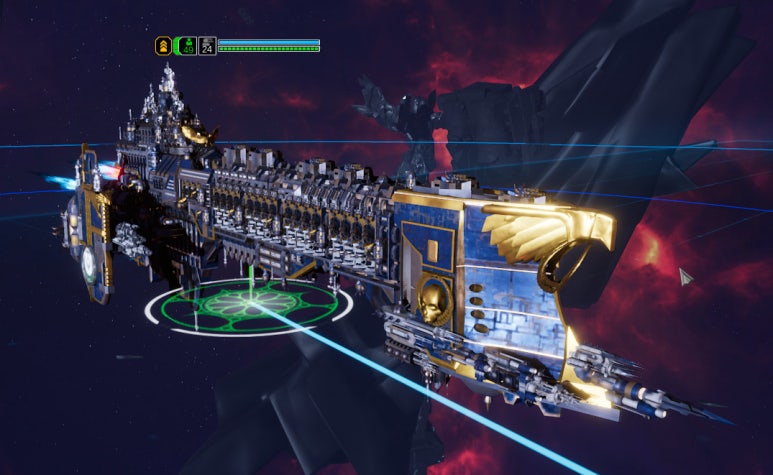Click the gold rank chevron icon

(x=163, y=45)
